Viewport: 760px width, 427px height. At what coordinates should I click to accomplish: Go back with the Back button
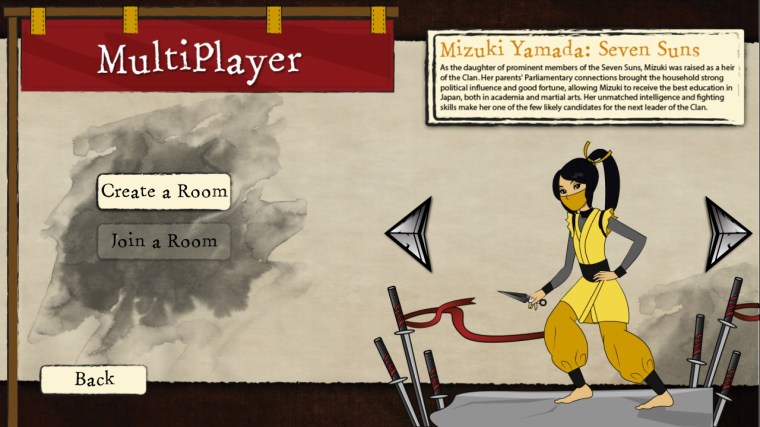[94, 379]
